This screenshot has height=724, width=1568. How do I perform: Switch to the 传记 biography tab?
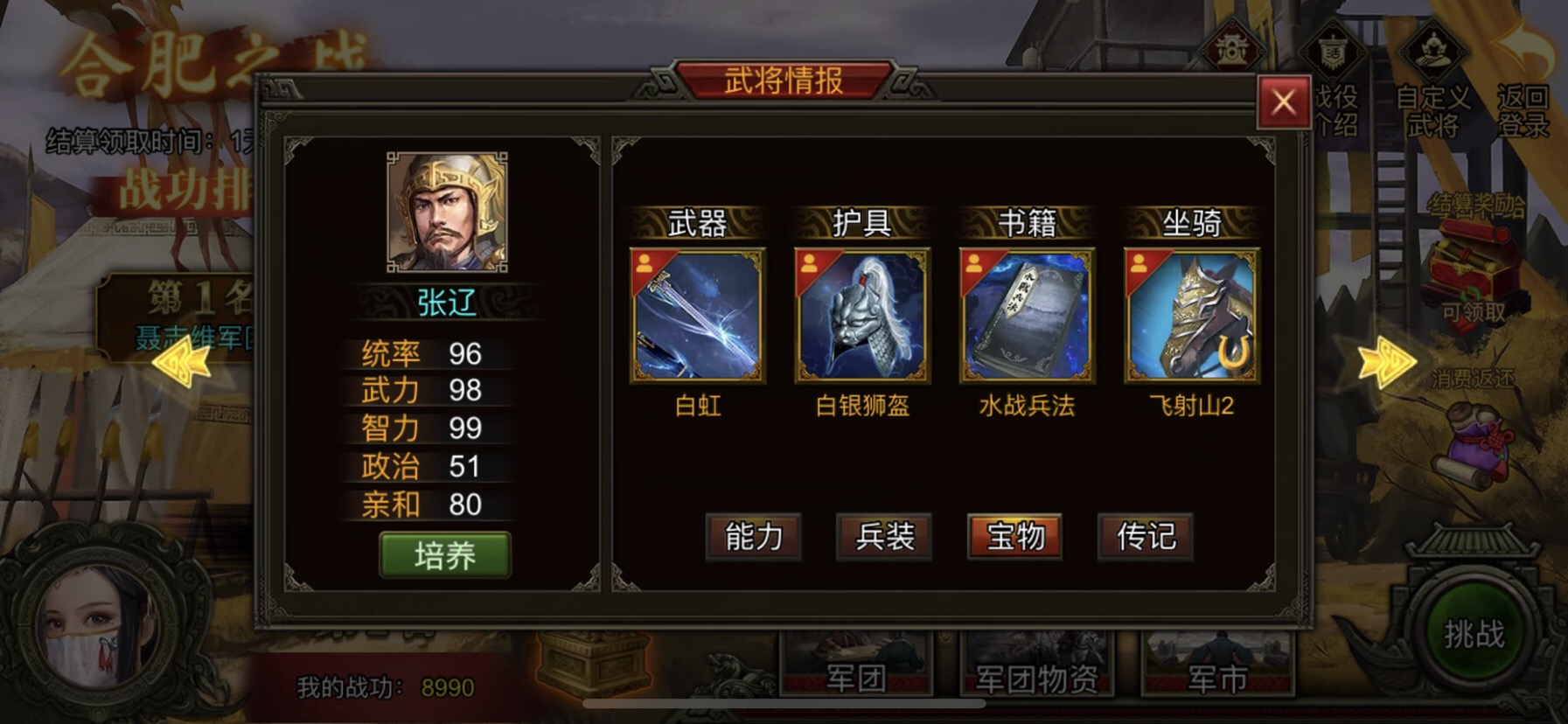pyautogui.click(x=1146, y=539)
